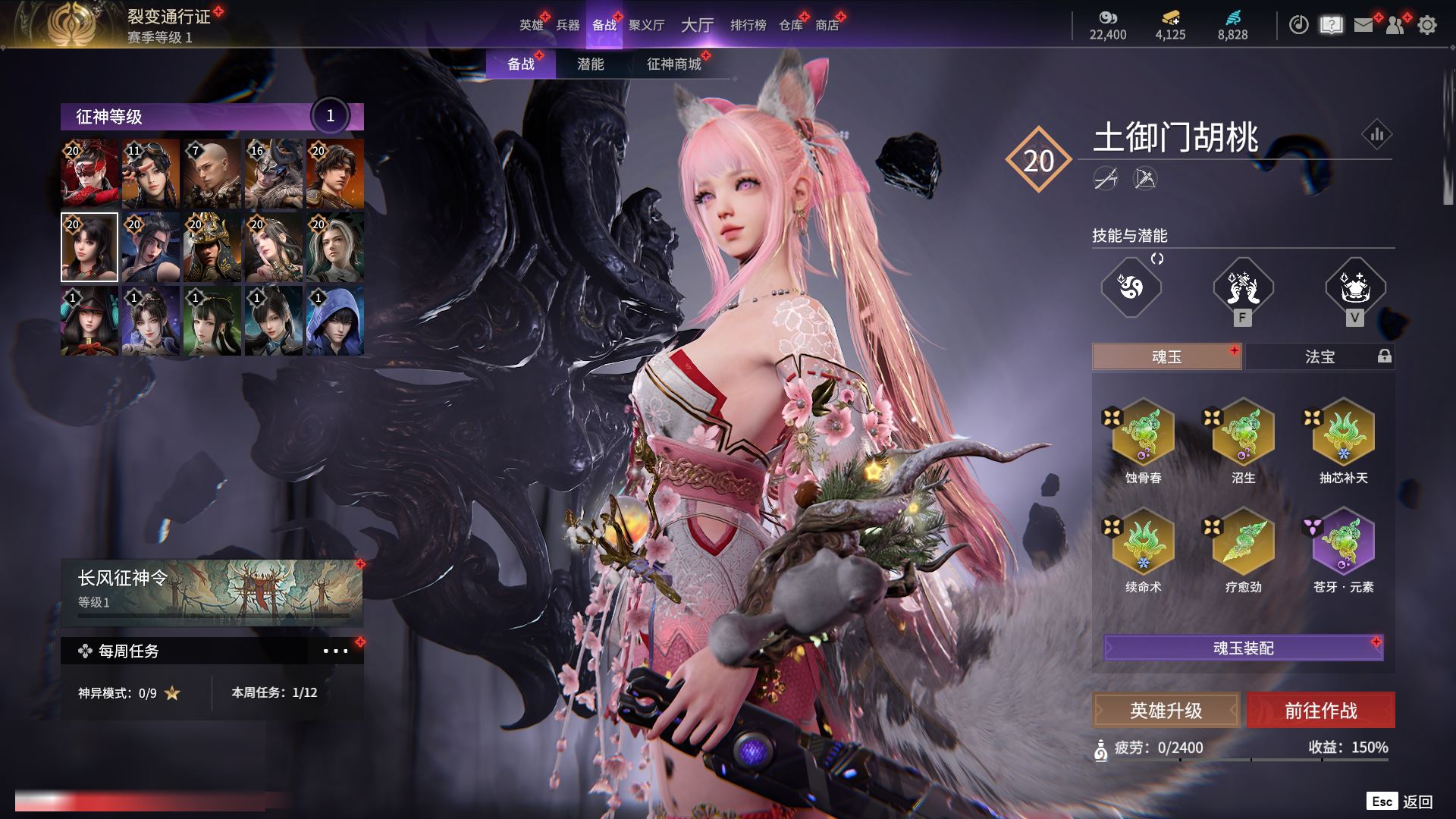Click the 魂玉装配 button
Image resolution: width=1456 pixels, height=819 pixels.
1243,648
